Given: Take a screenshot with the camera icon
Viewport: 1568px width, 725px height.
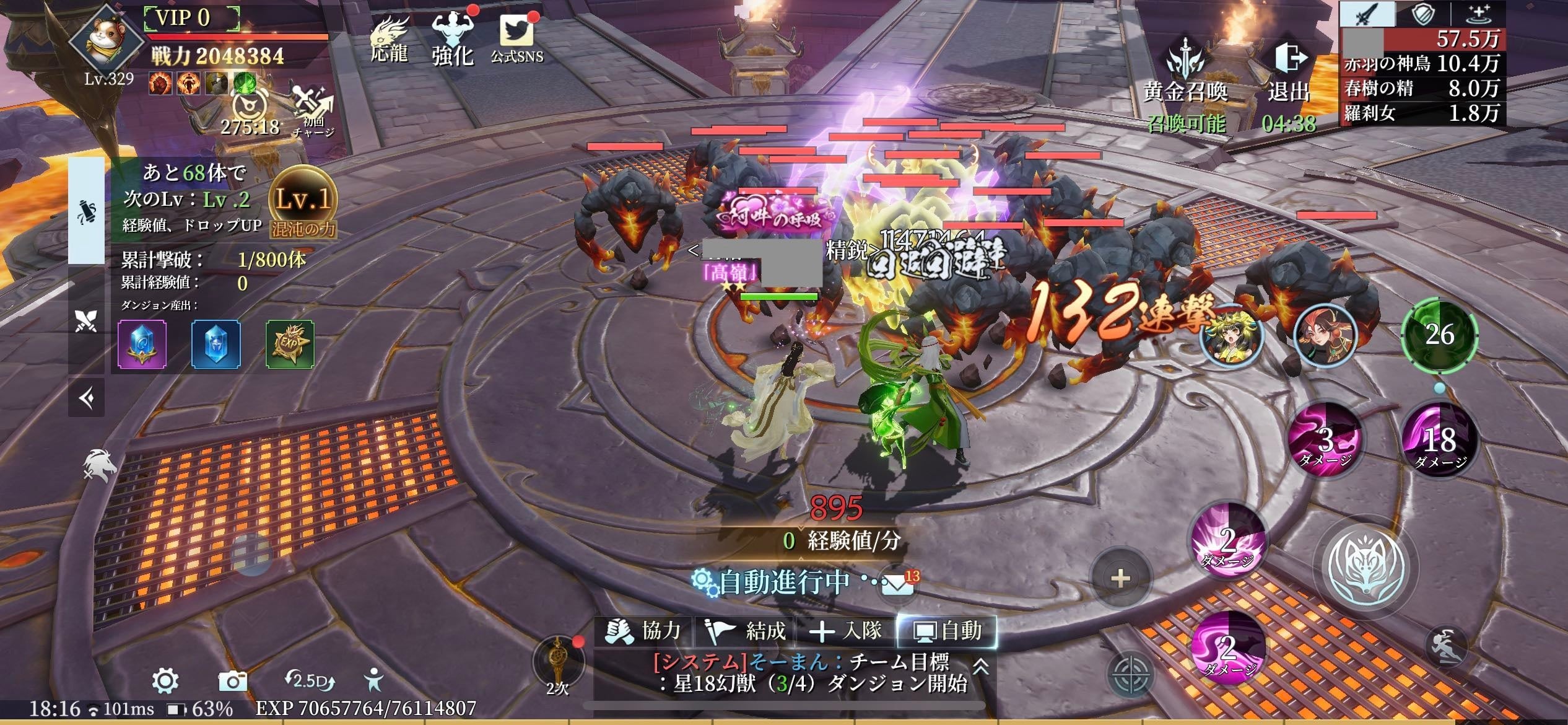Looking at the screenshot, I should tap(233, 681).
